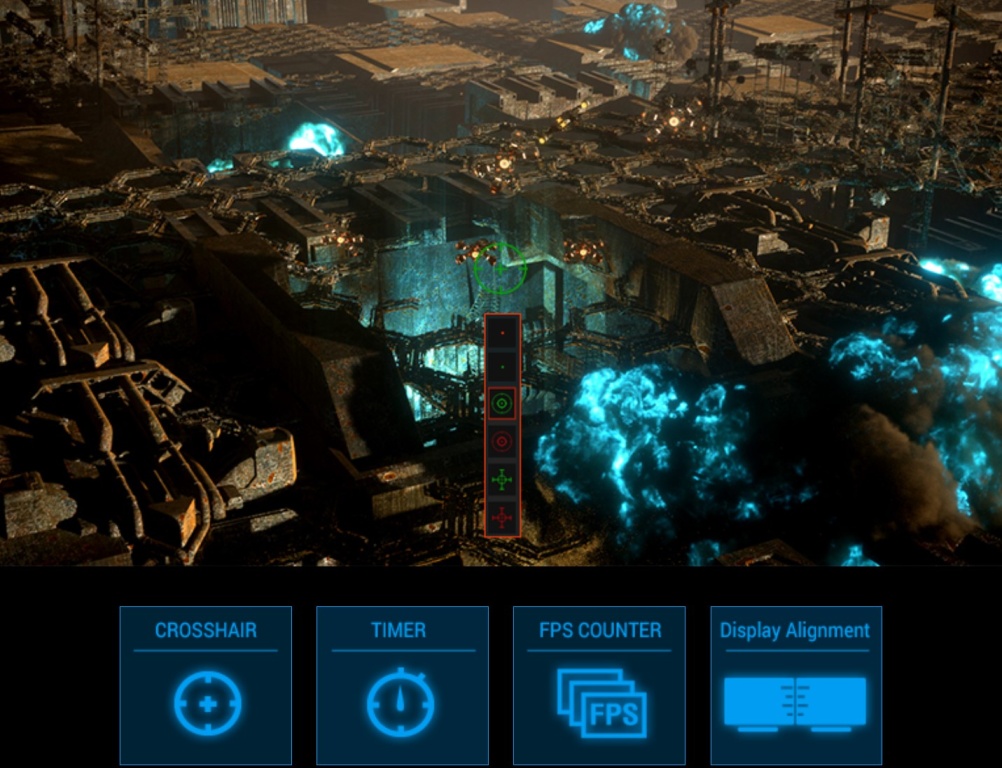This screenshot has width=1002, height=768.
Task: Choose the green circle crosshair
Action: click(502, 404)
